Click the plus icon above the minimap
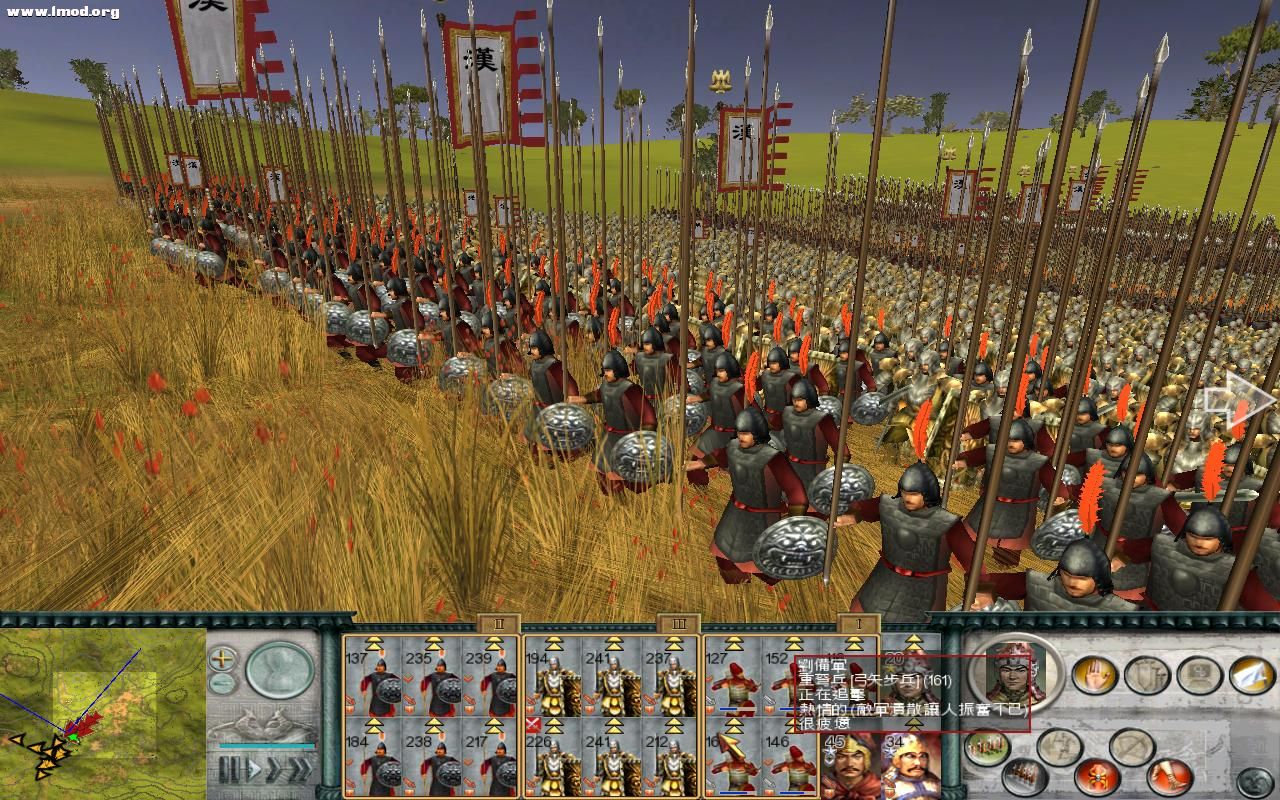Image resolution: width=1280 pixels, height=800 pixels. pyautogui.click(x=222, y=659)
